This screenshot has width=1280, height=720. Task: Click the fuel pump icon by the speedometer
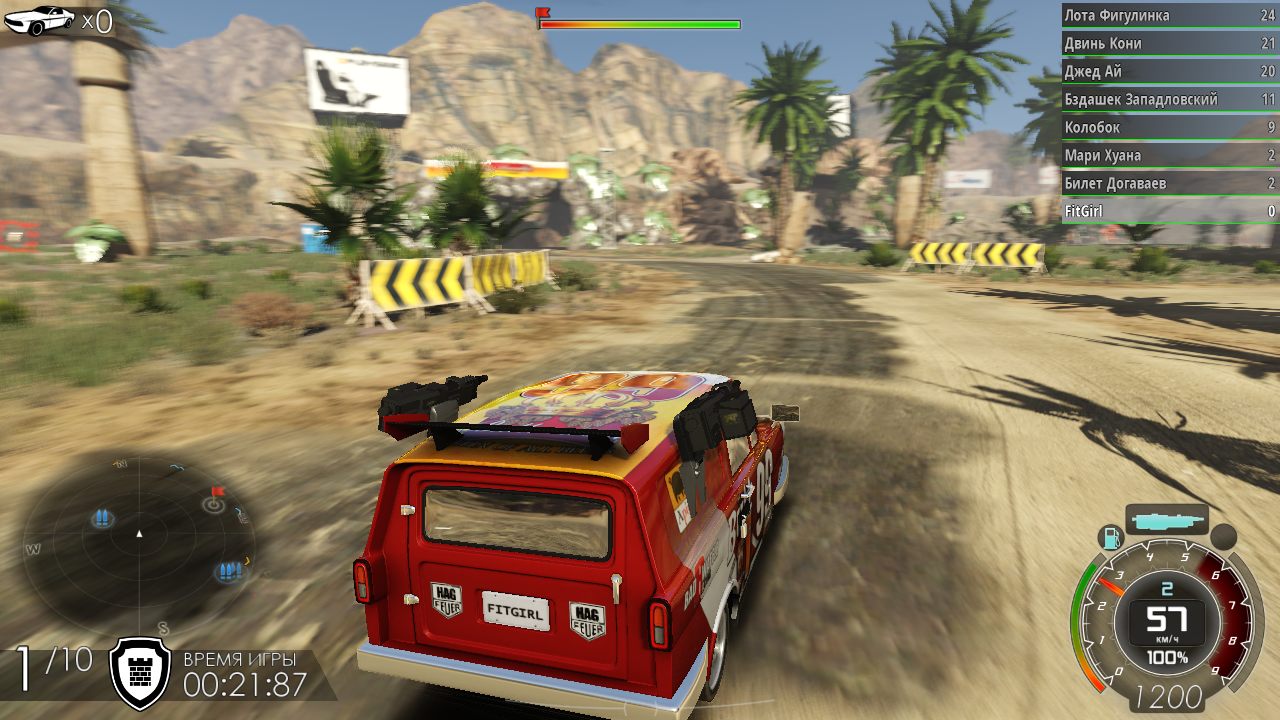1110,538
